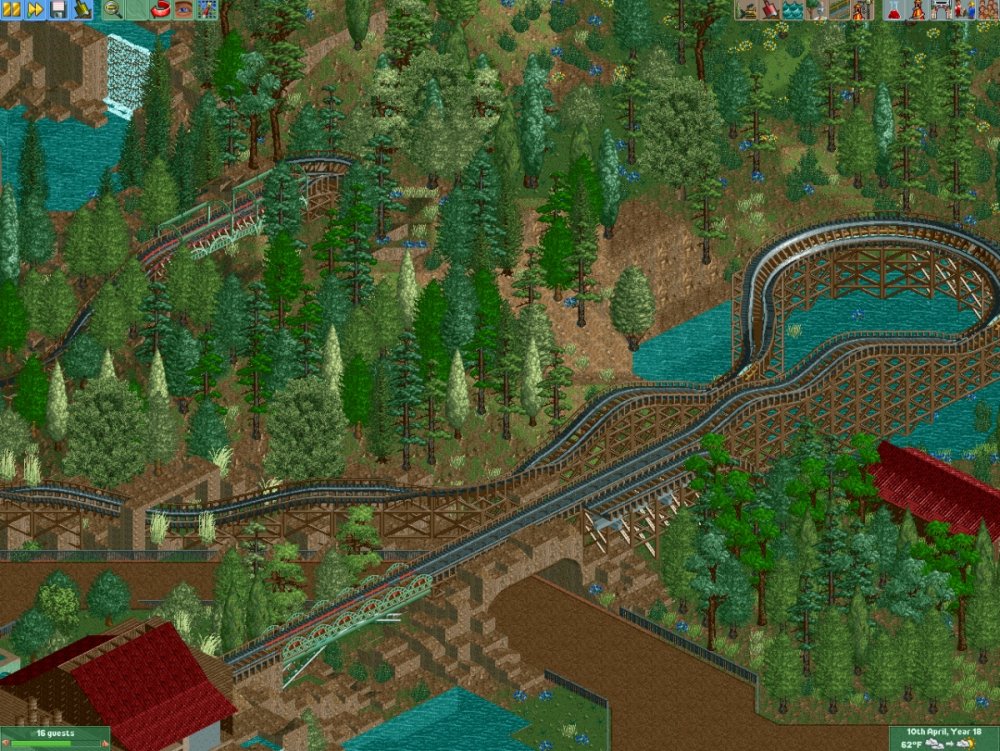Open research via the red flask icon

tap(894, 10)
